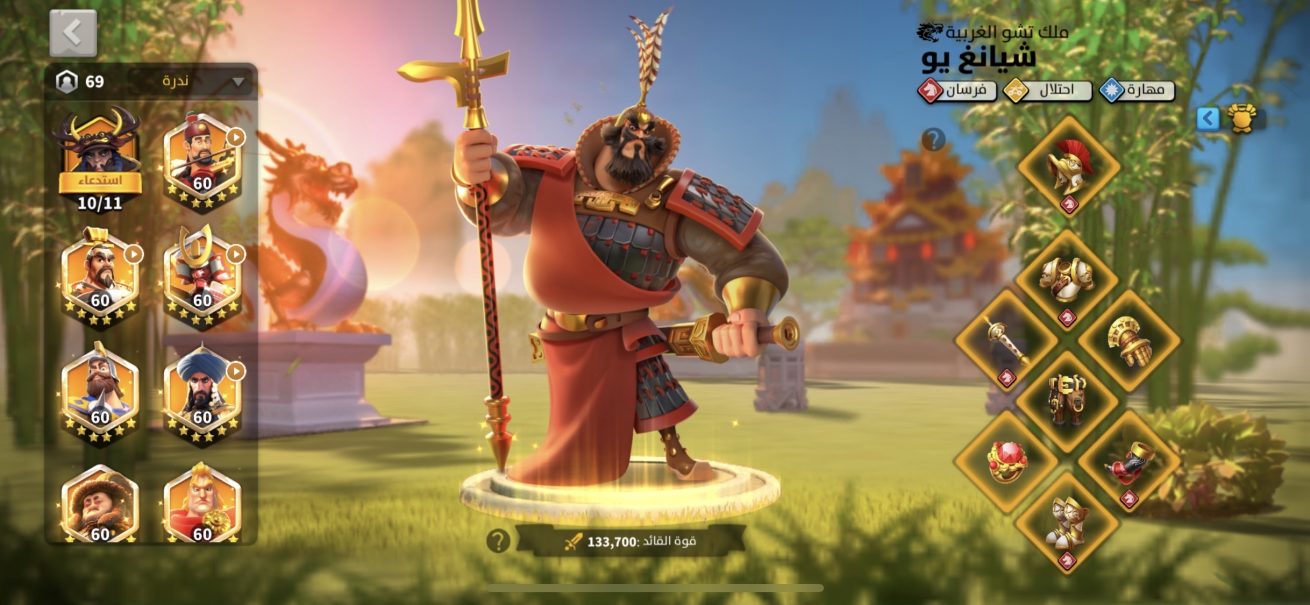The height and width of the screenshot is (605, 1310).
Task: Select the staff weapon equipment slot
Action: tap(1005, 341)
